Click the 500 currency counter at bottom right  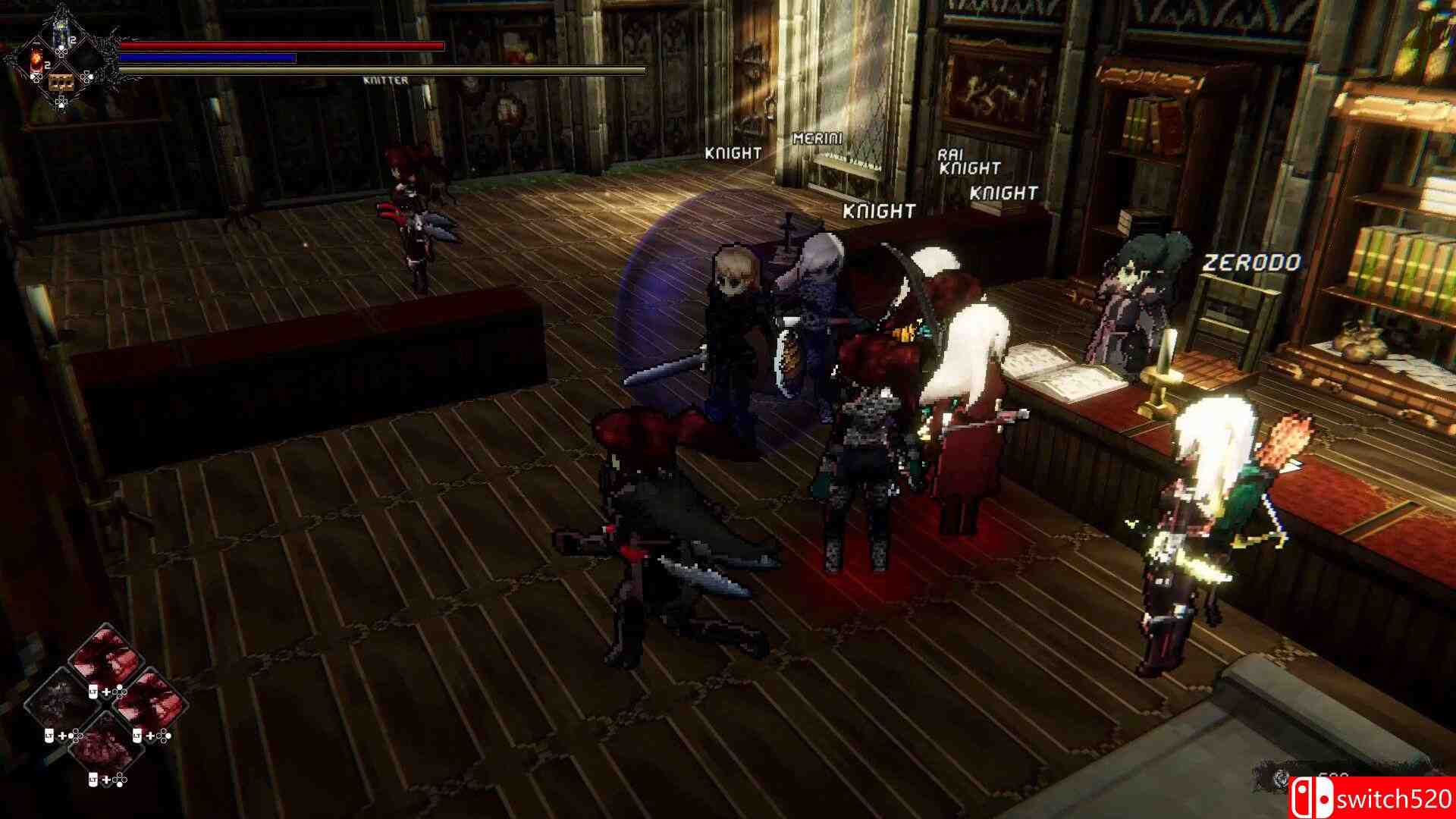(x=1333, y=773)
